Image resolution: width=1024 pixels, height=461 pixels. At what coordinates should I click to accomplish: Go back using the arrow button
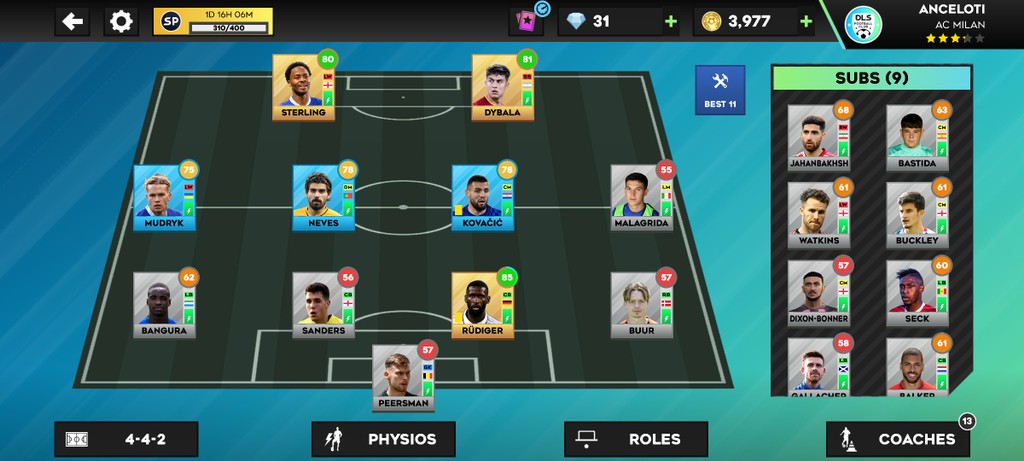point(72,21)
